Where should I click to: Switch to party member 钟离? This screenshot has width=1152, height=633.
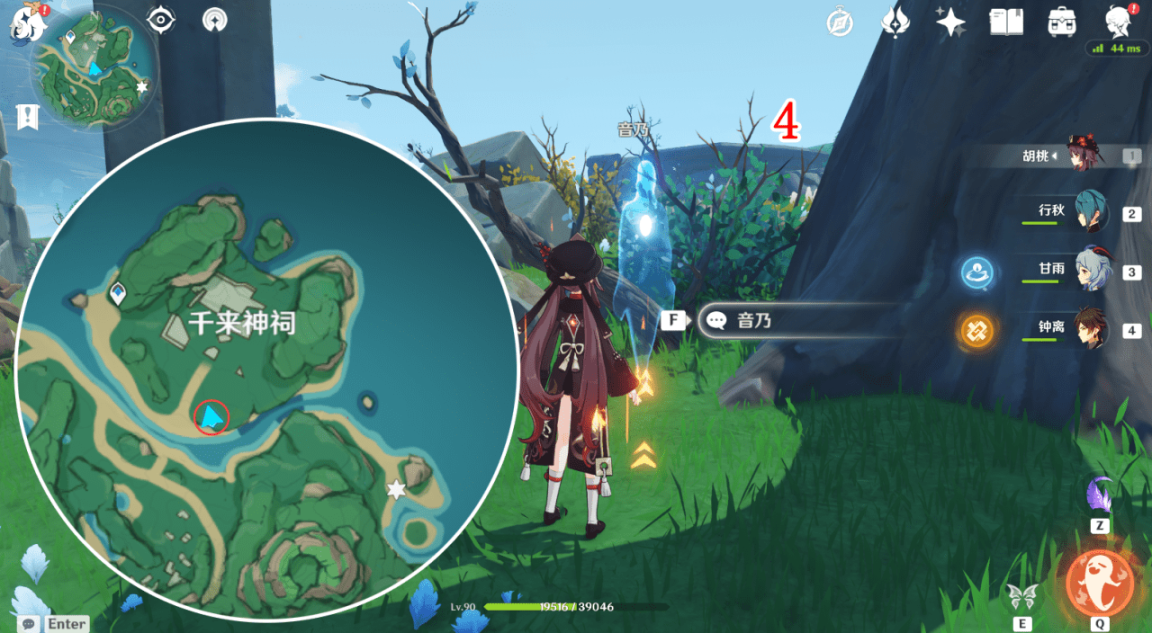pyautogui.click(x=1090, y=329)
